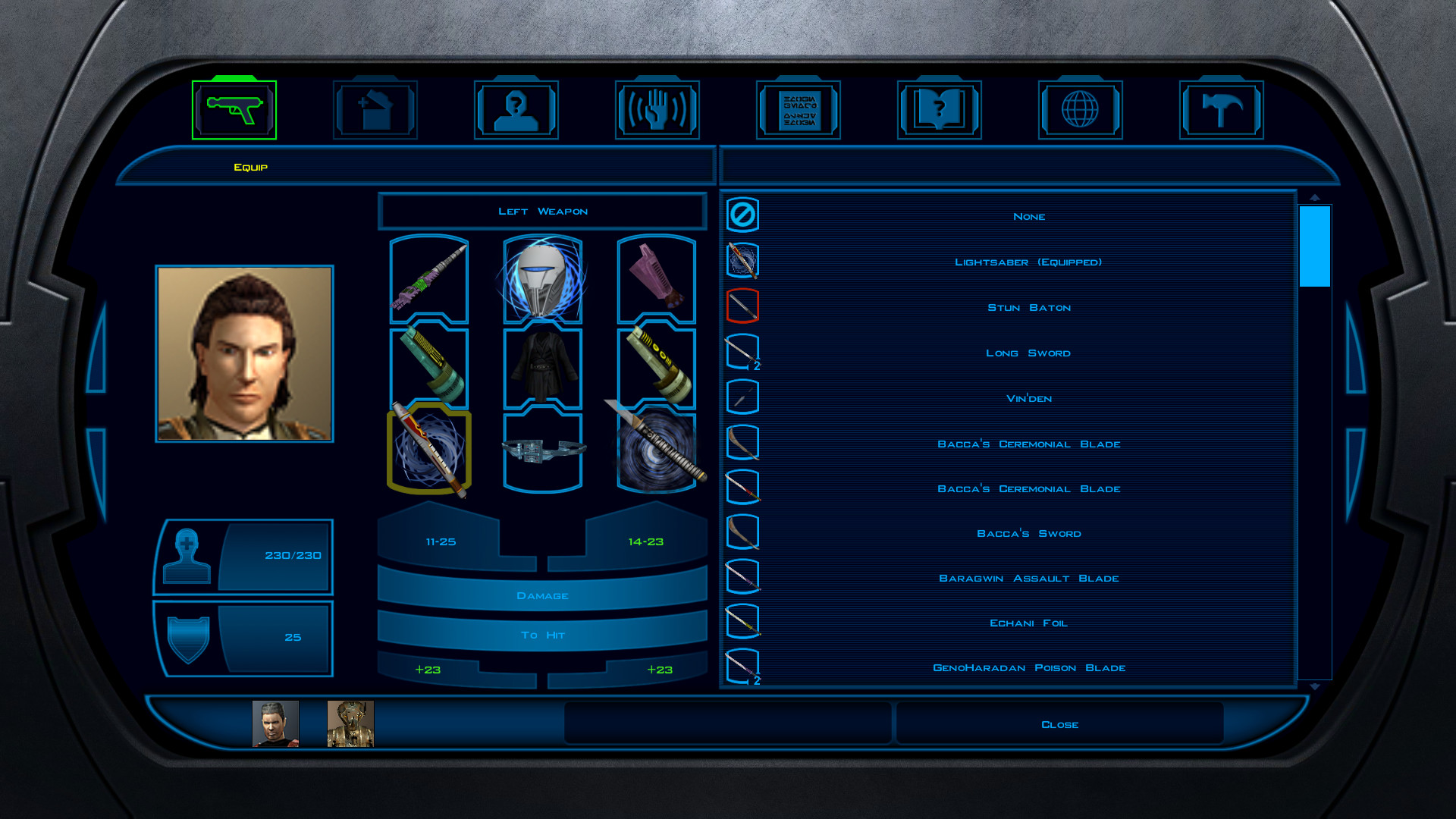Close the equip screen
The width and height of the screenshot is (1456, 819).
pyautogui.click(x=1059, y=725)
